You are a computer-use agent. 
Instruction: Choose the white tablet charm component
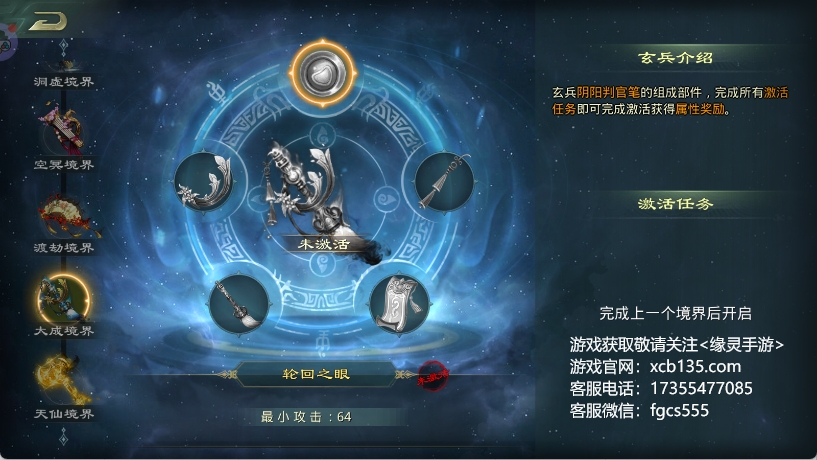[399, 303]
